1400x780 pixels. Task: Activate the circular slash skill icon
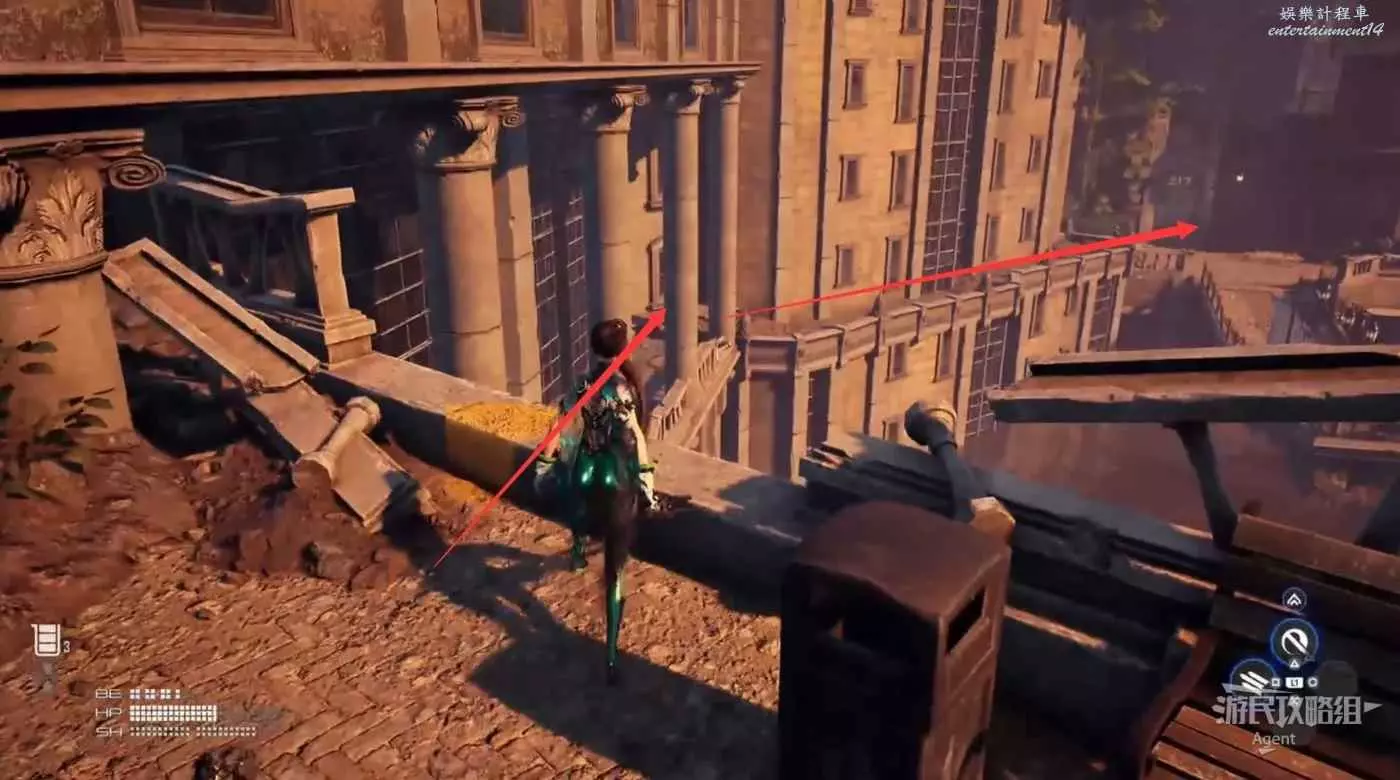1294,639
